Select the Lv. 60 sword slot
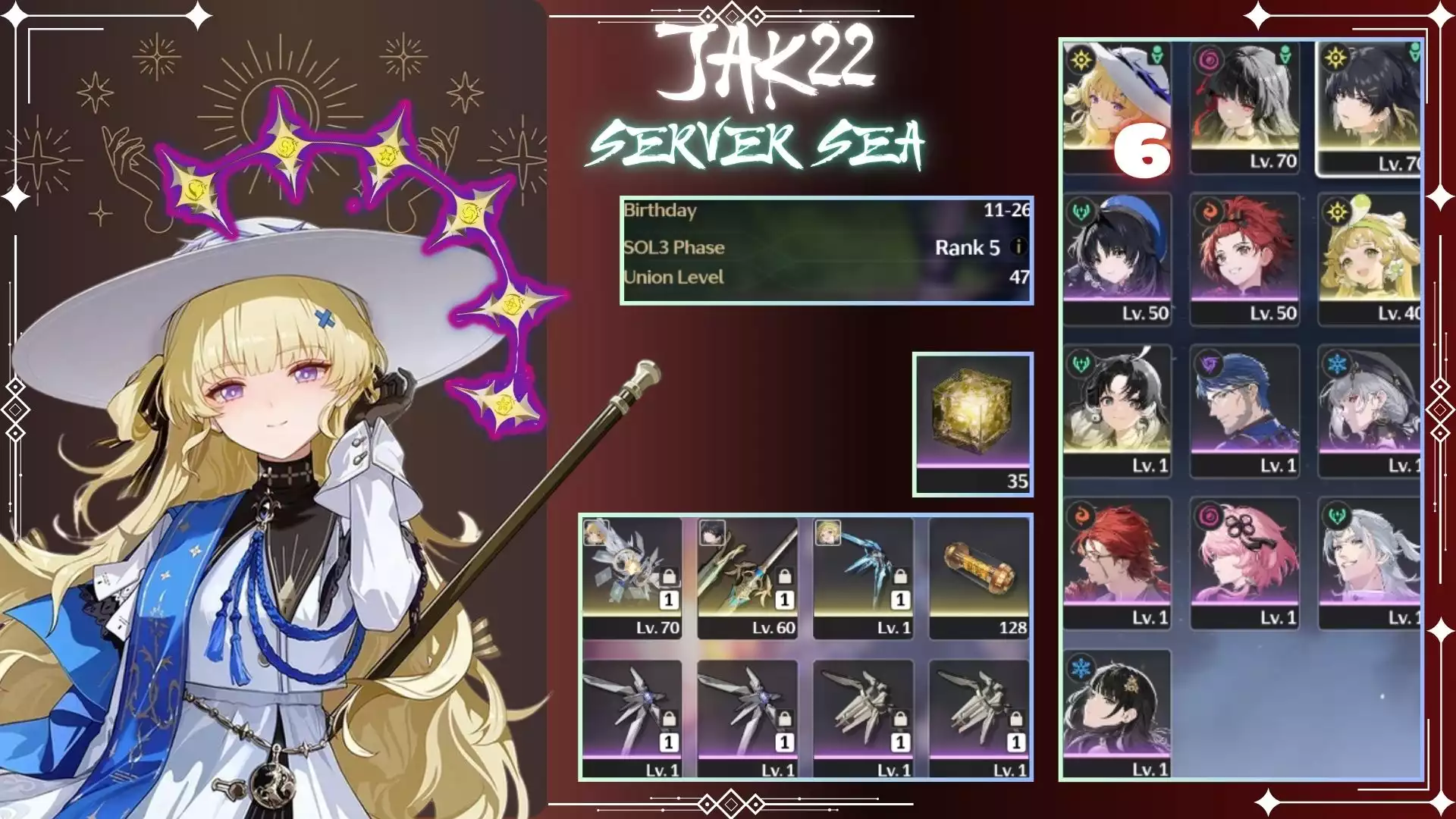 tap(747, 578)
